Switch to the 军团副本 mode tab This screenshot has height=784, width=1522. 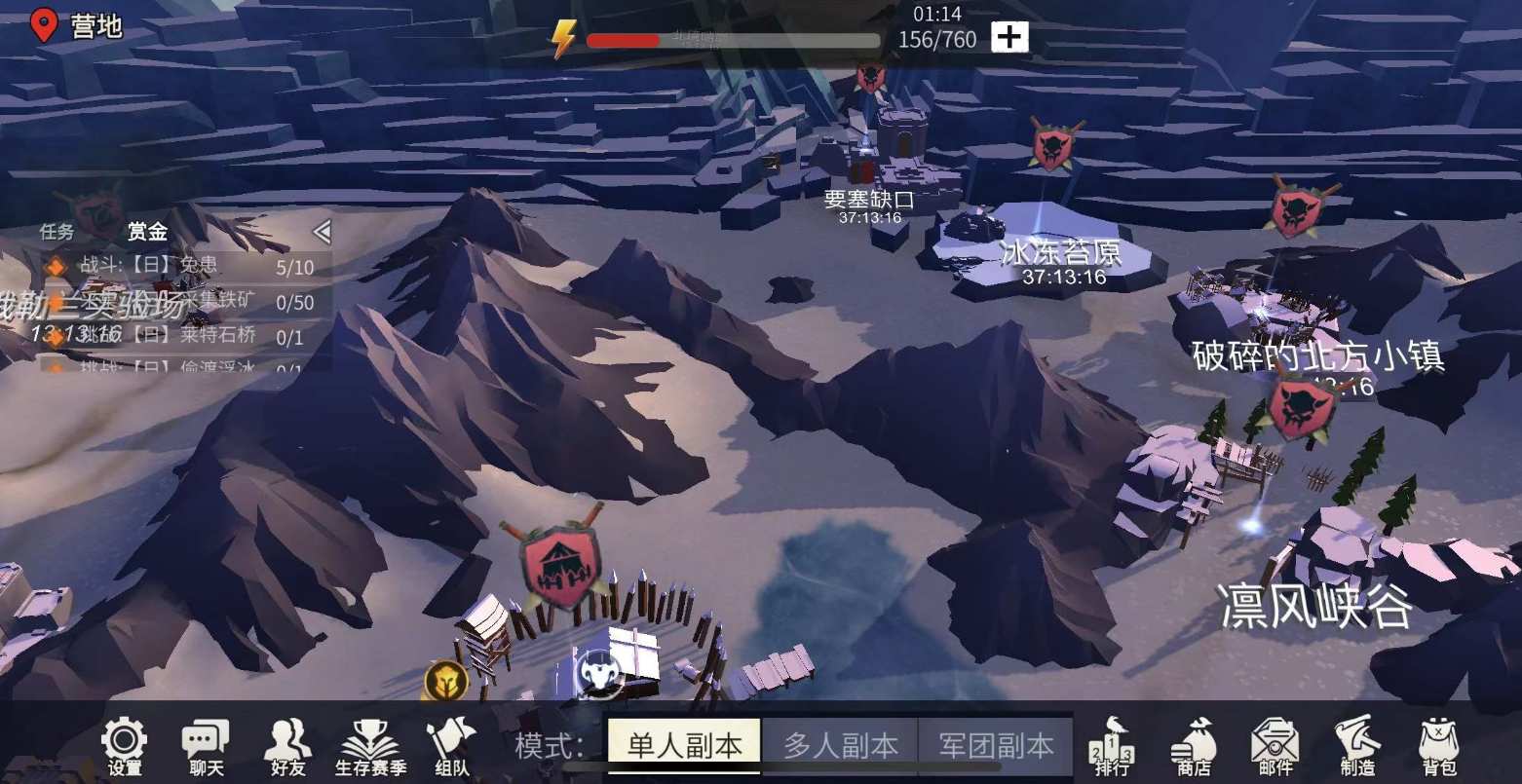(x=996, y=746)
